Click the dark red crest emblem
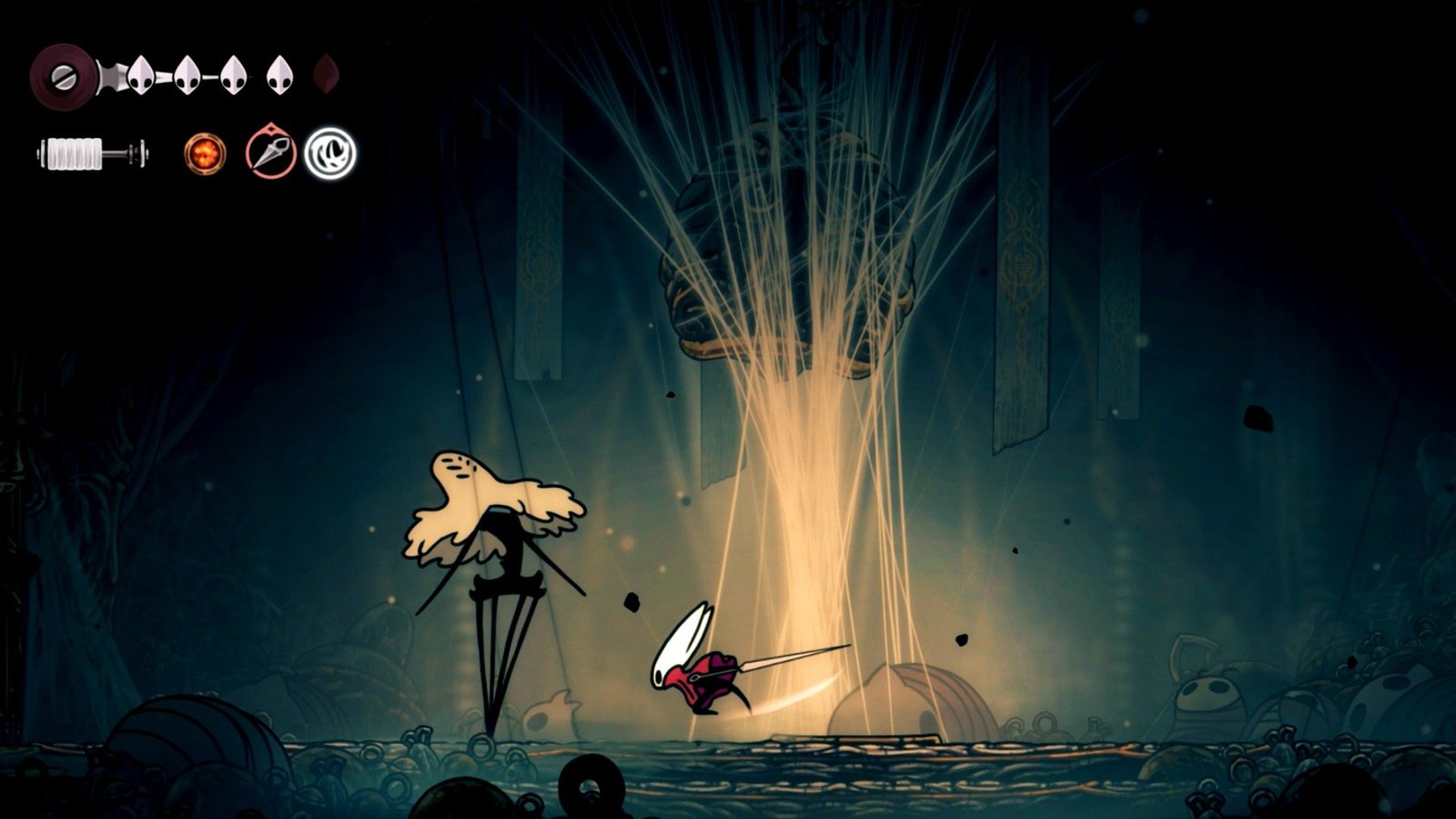 pos(64,75)
